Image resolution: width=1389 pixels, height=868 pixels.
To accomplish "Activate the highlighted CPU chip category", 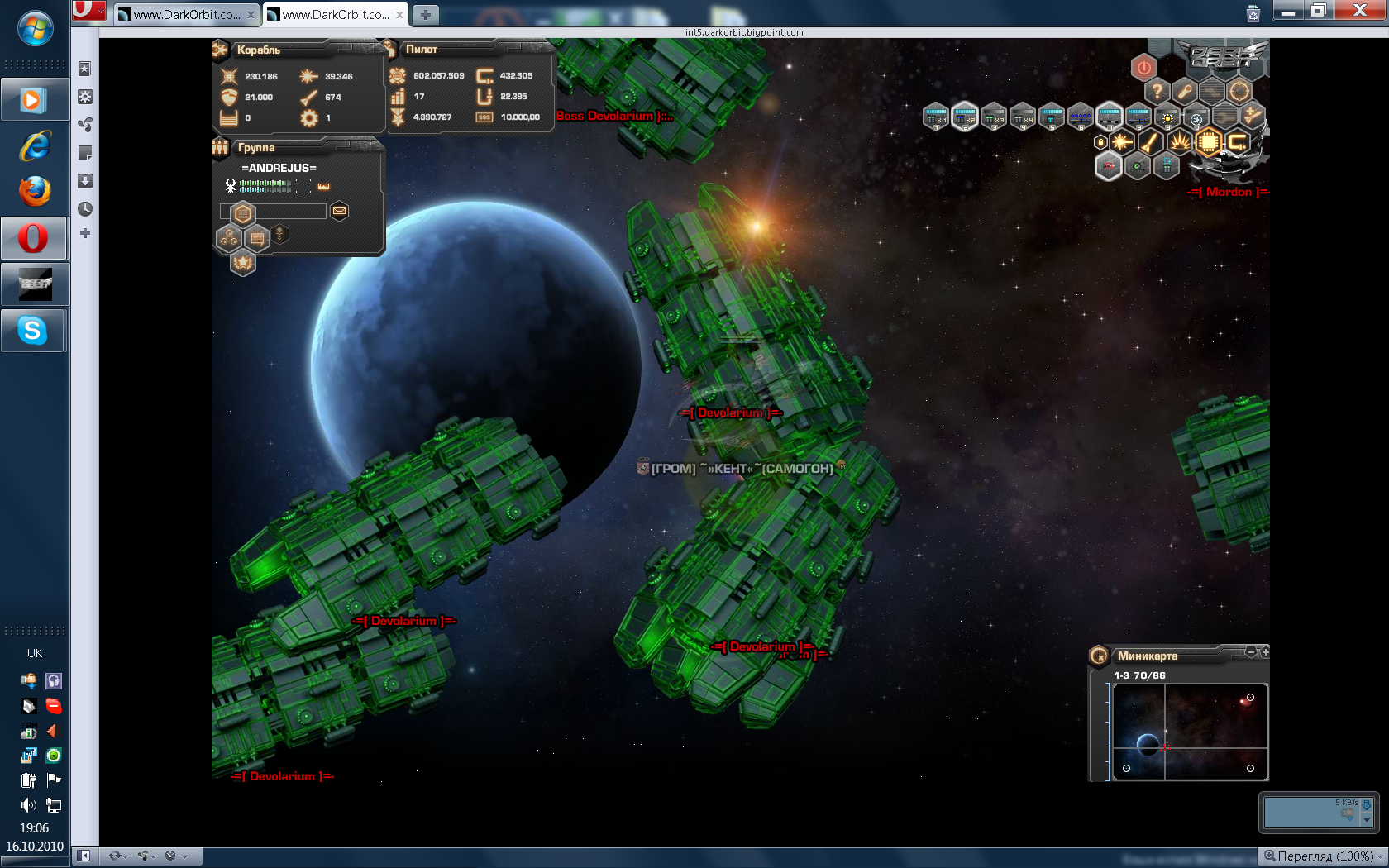I will pyautogui.click(x=1209, y=142).
